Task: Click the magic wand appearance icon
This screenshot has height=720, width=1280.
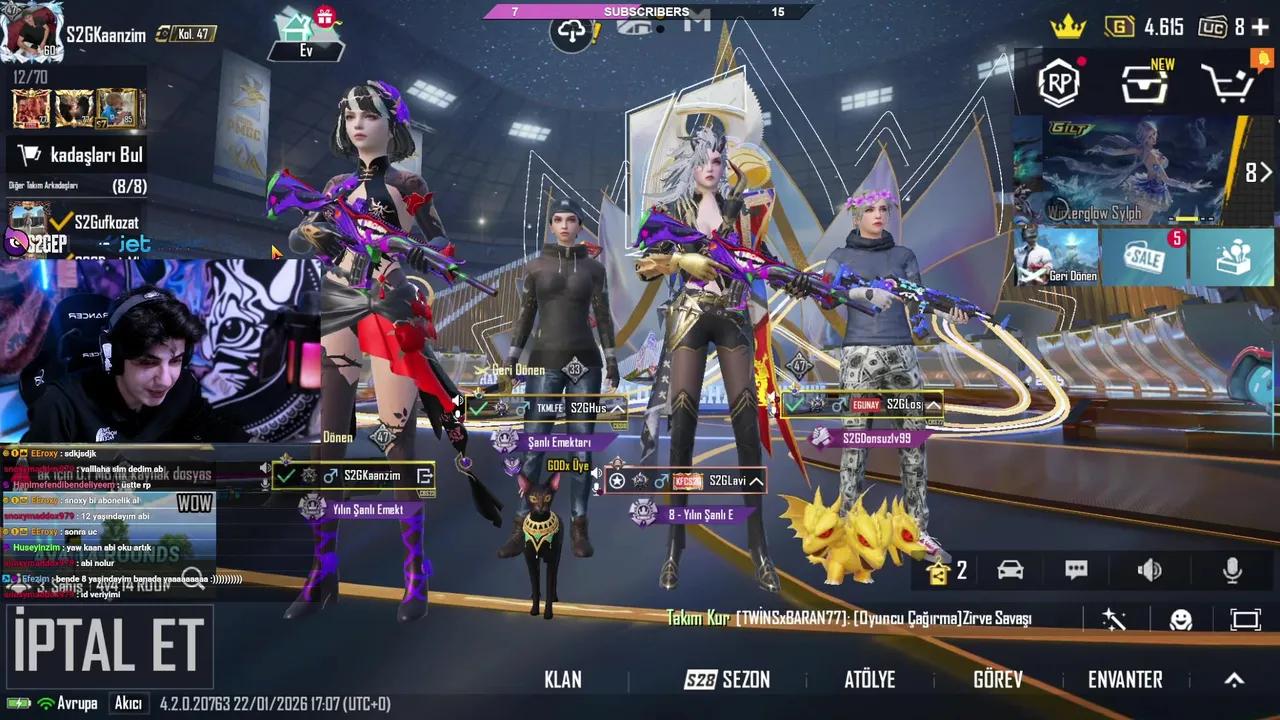Action: 1113,621
